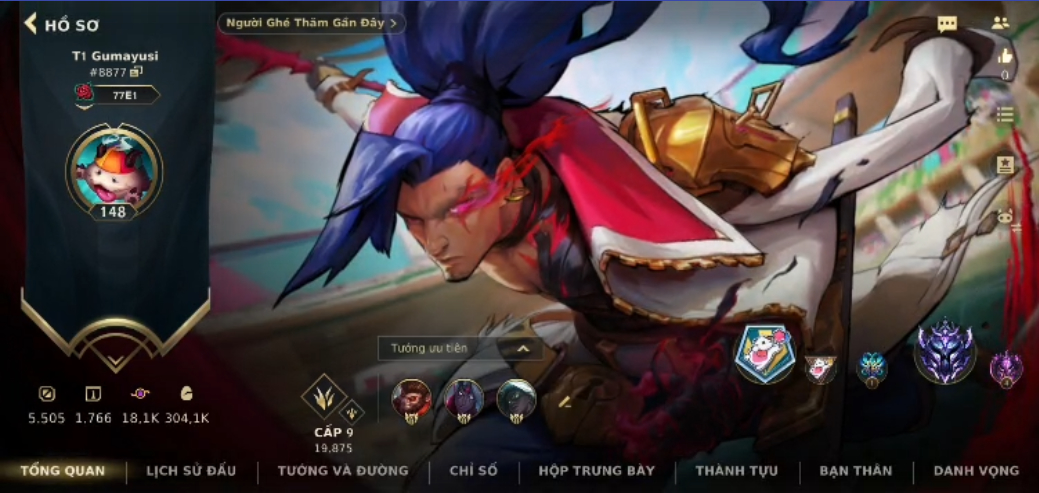1039x493 pixels.
Task: Switch to Bạn Thân tab
Action: point(855,471)
